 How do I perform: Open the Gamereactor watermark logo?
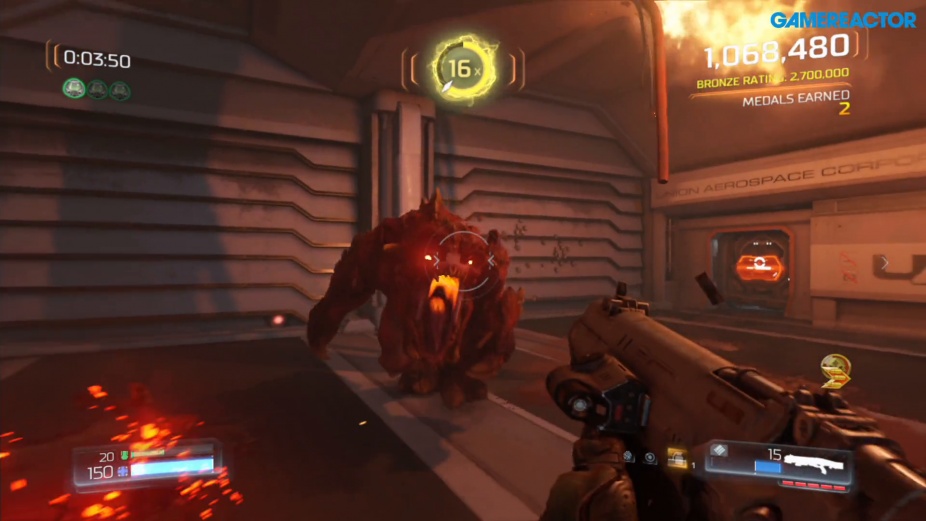pyautogui.click(x=843, y=19)
